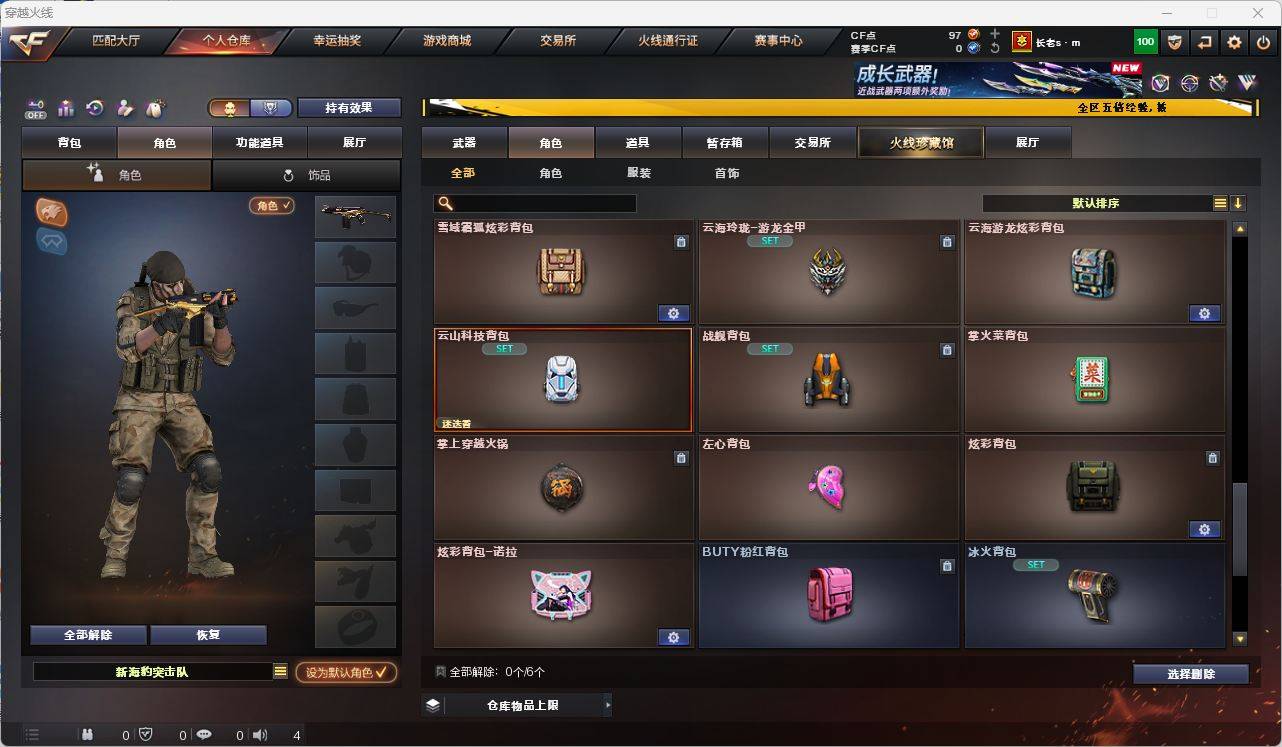Click the speaker volume icon in status bar
This screenshot has height=747, width=1282.
coord(259,736)
